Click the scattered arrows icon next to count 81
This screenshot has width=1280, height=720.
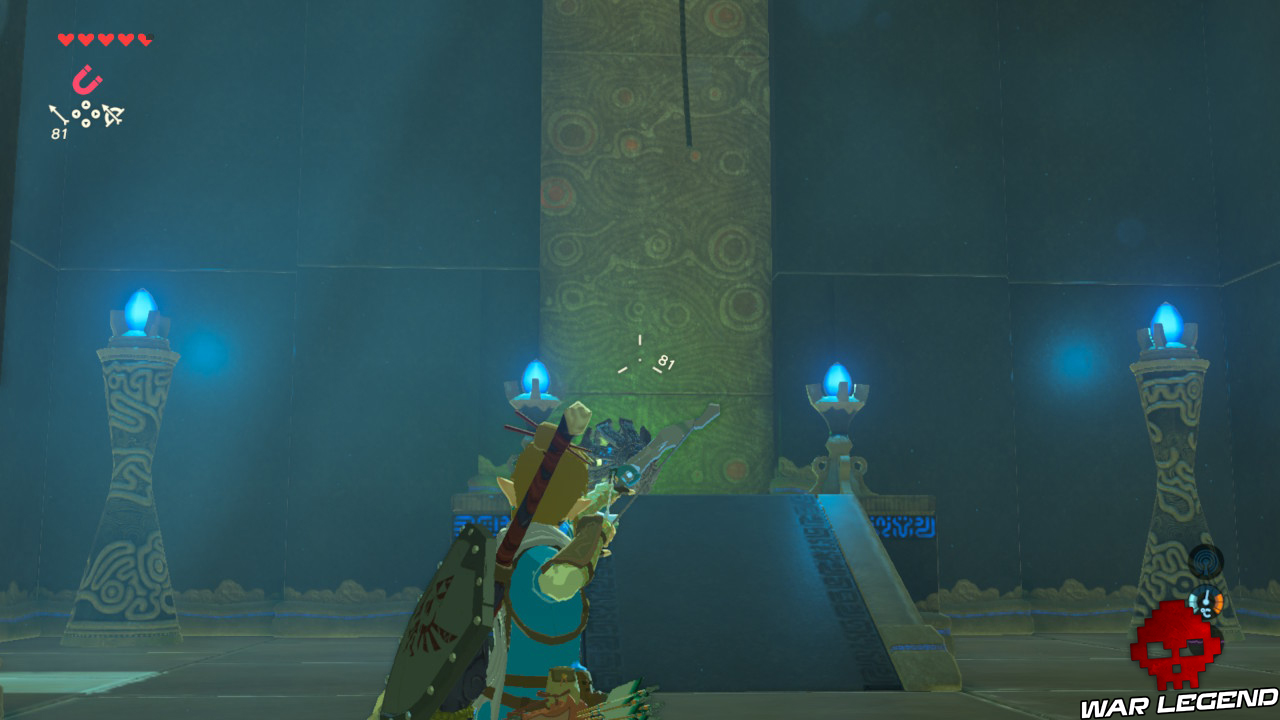(87, 114)
